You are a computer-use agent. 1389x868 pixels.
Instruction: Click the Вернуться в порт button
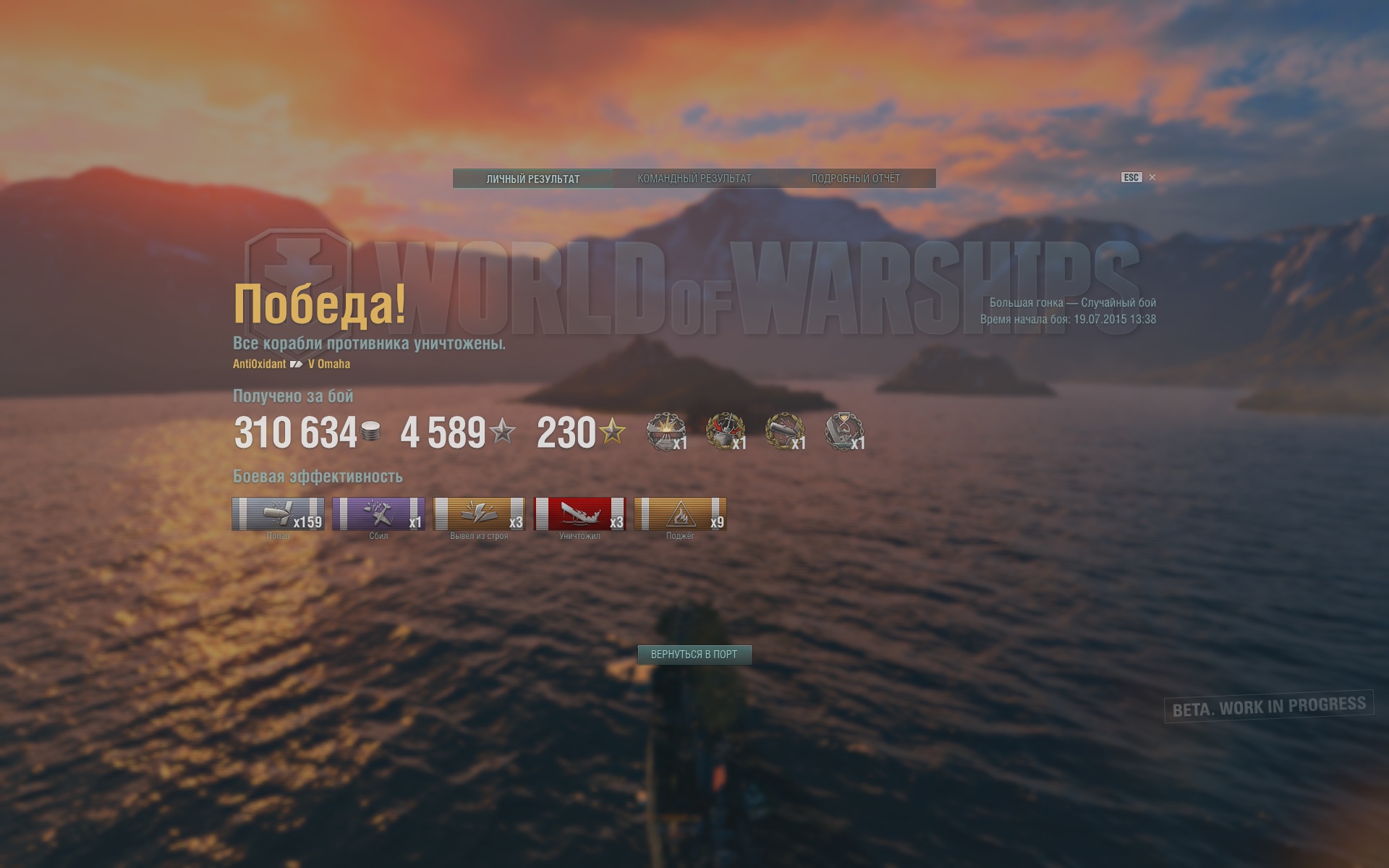click(694, 655)
